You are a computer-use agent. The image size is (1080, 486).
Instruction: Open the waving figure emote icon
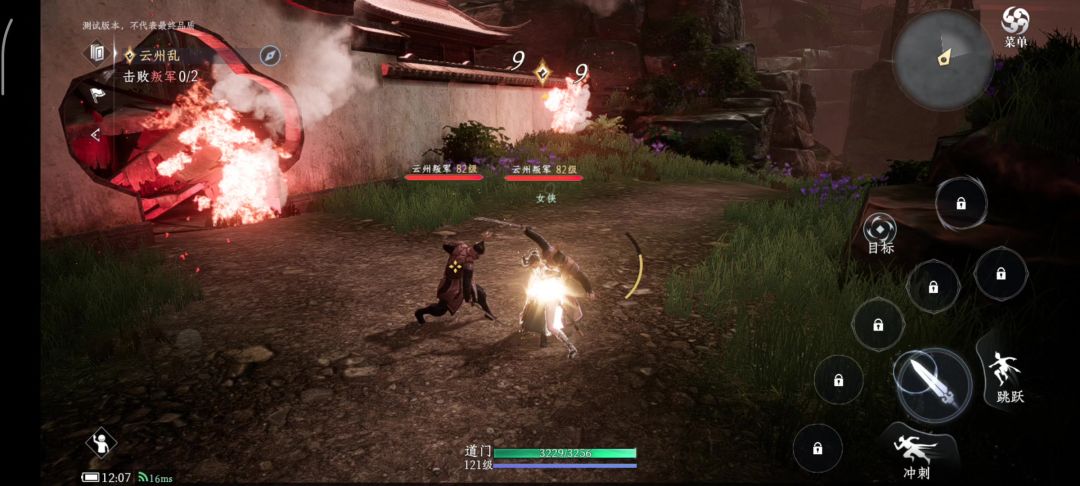click(101, 441)
